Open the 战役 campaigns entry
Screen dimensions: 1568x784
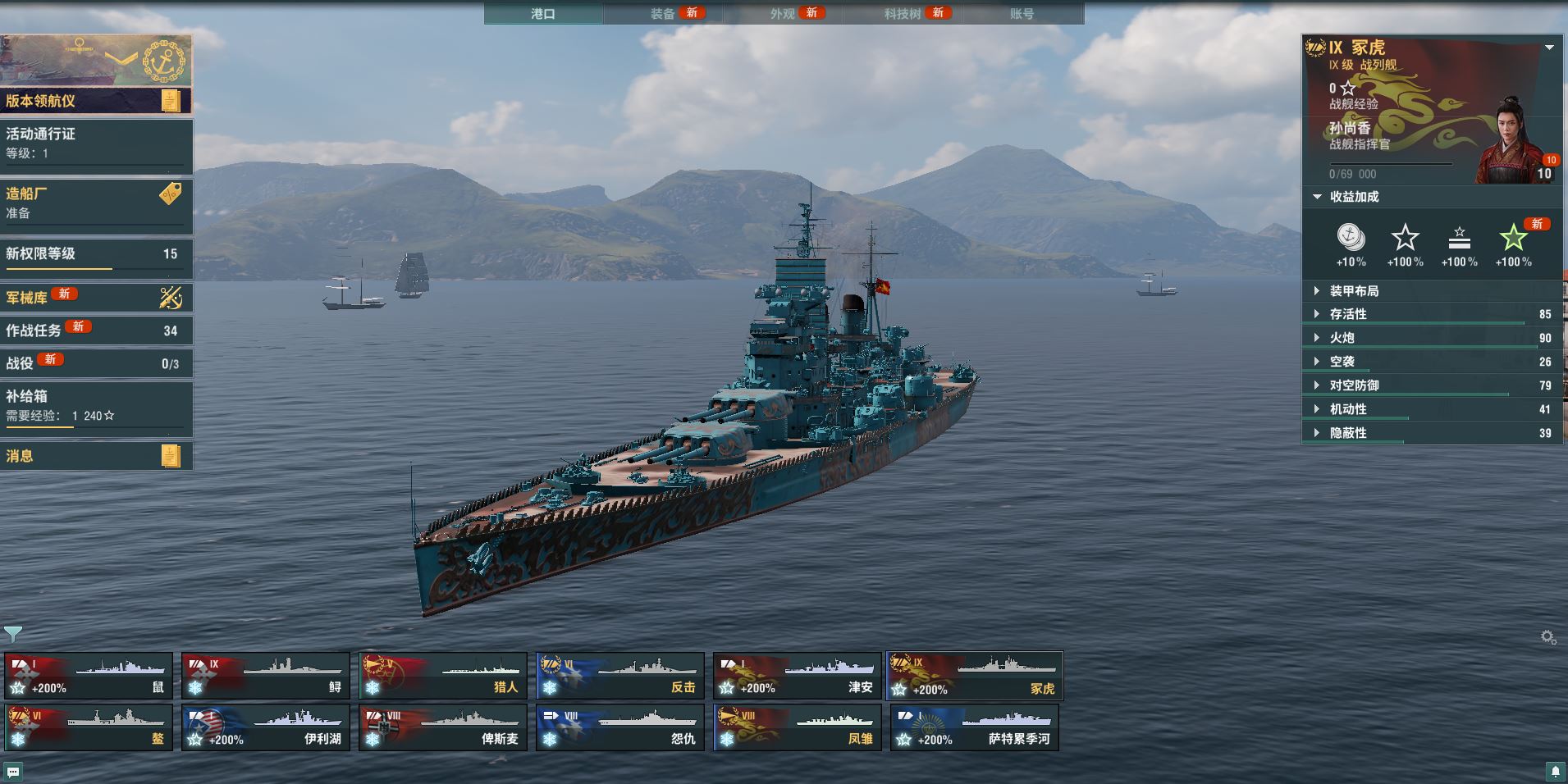96,362
